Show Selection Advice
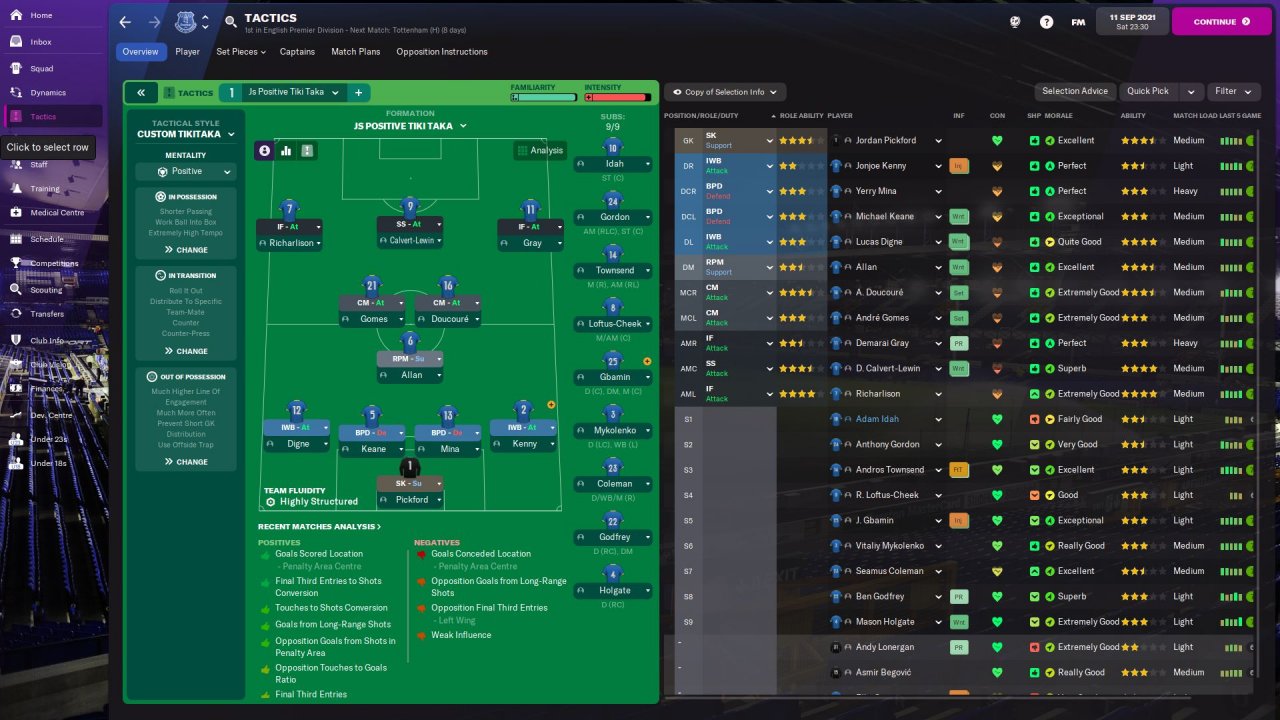This screenshot has height=720, width=1280. pos(1074,91)
